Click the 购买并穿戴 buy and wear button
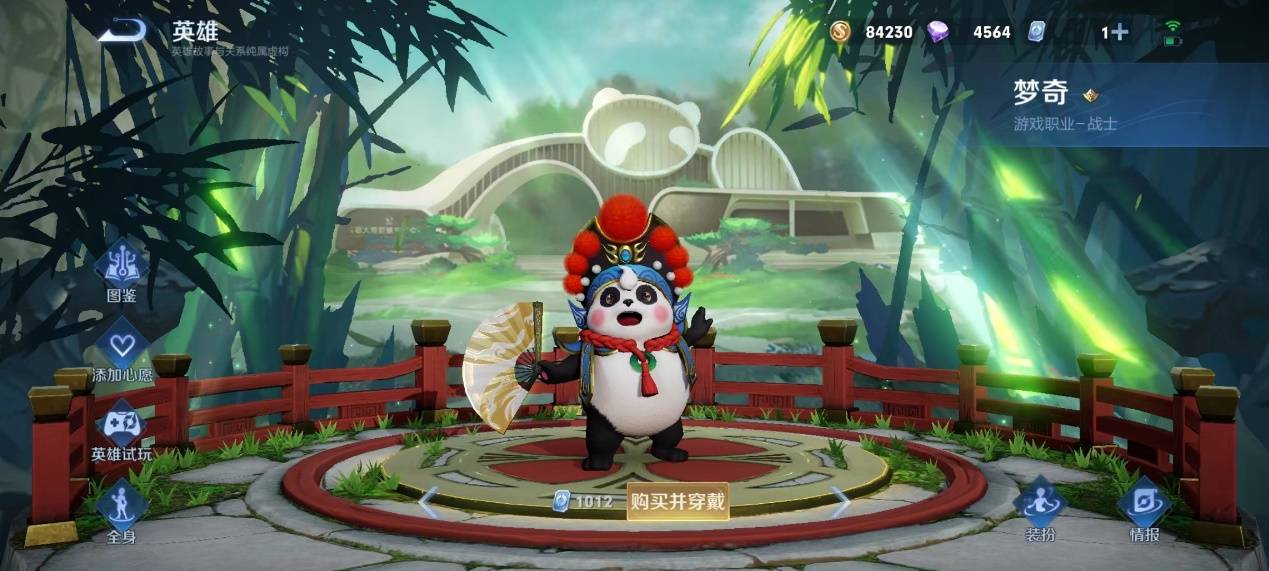This screenshot has width=1269, height=571. 677,501
